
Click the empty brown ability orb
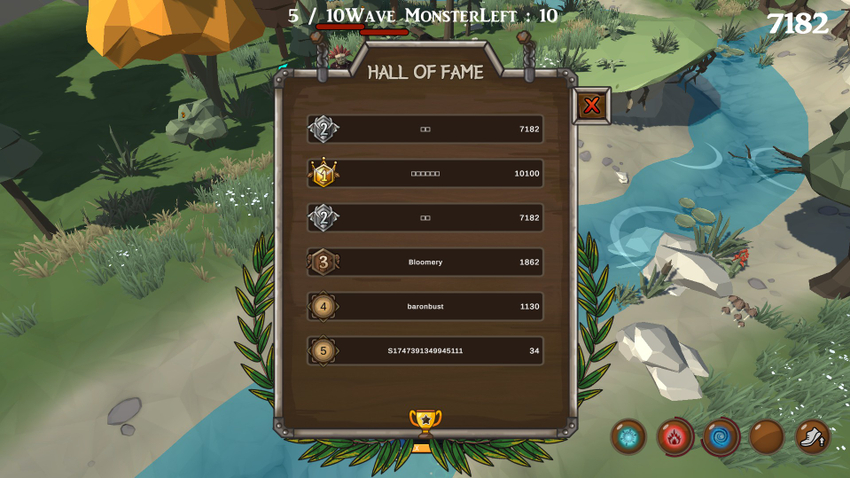766,437
